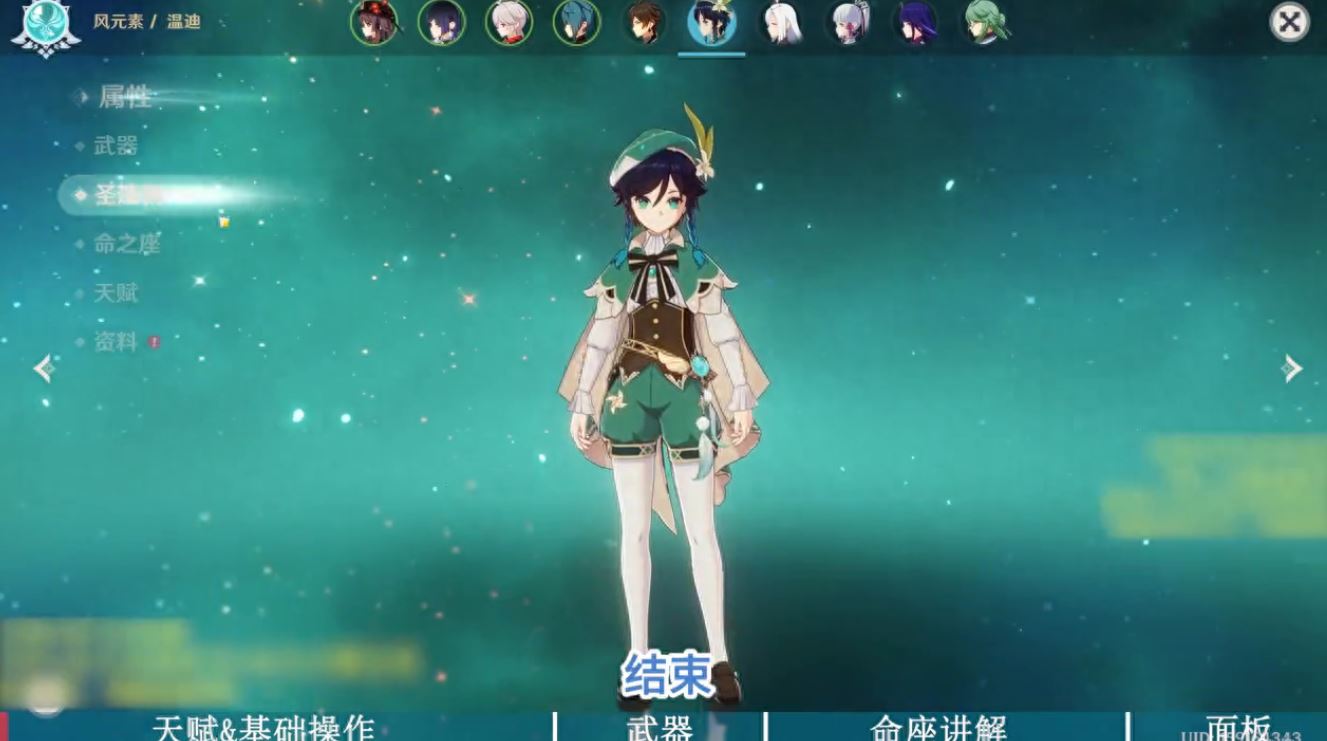Open the 属性 attributes section in the sidebar

125,95
